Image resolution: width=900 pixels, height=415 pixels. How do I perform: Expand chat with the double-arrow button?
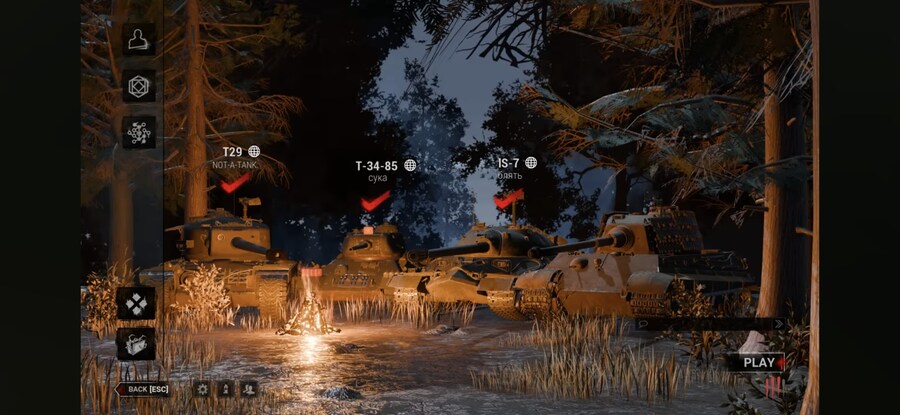pos(779,324)
